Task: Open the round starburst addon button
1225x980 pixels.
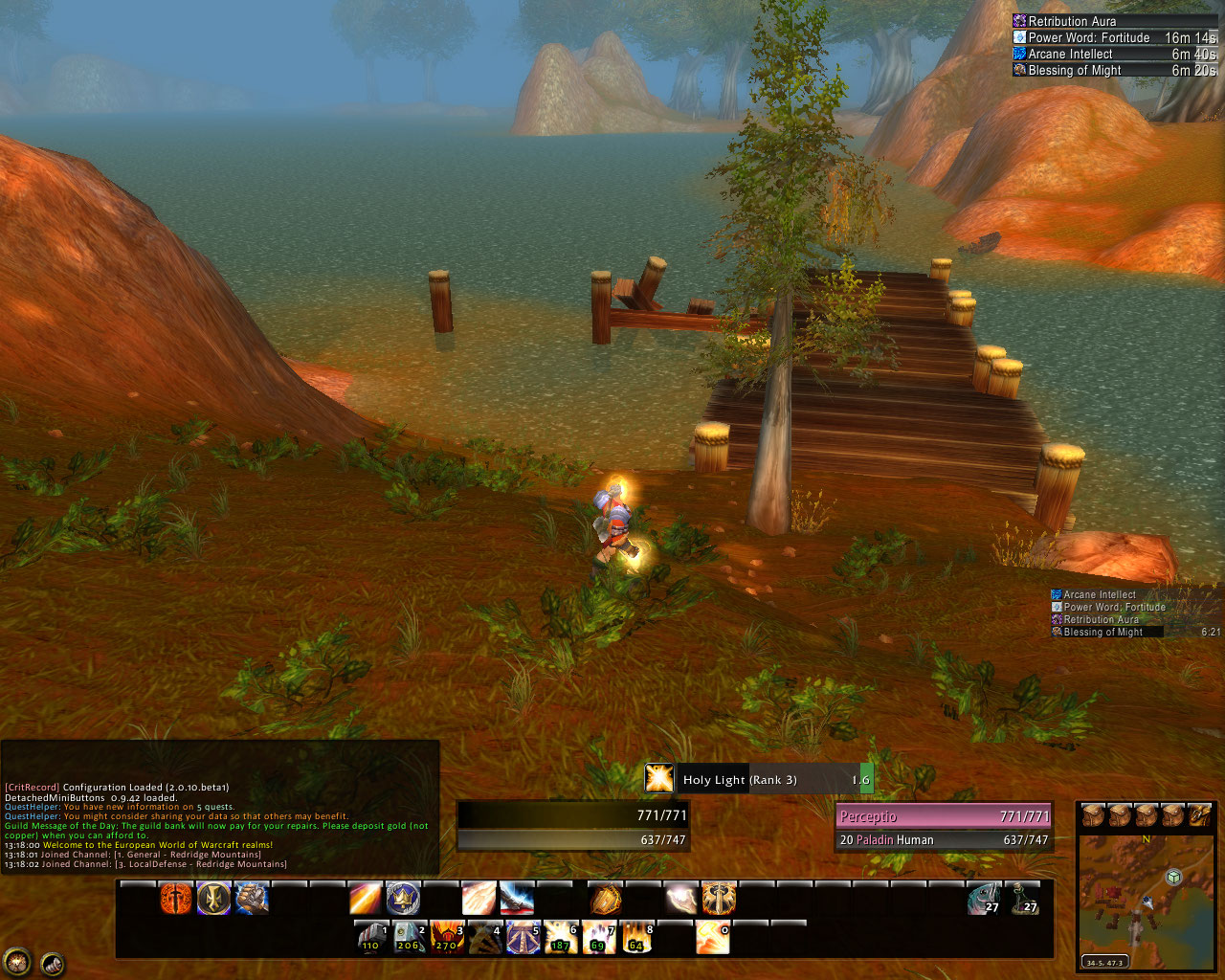Action: (x=16, y=960)
